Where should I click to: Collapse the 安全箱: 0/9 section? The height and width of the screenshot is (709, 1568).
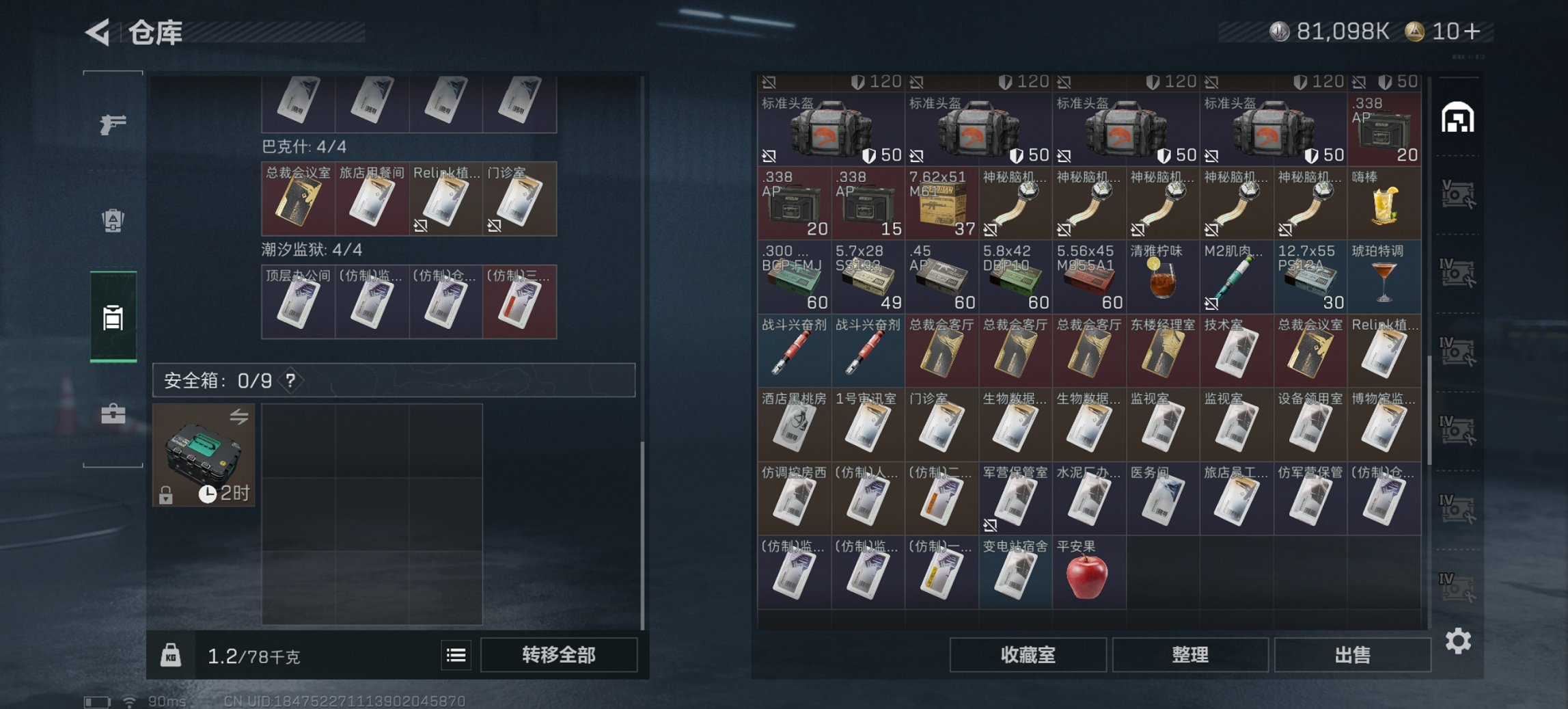click(x=219, y=382)
